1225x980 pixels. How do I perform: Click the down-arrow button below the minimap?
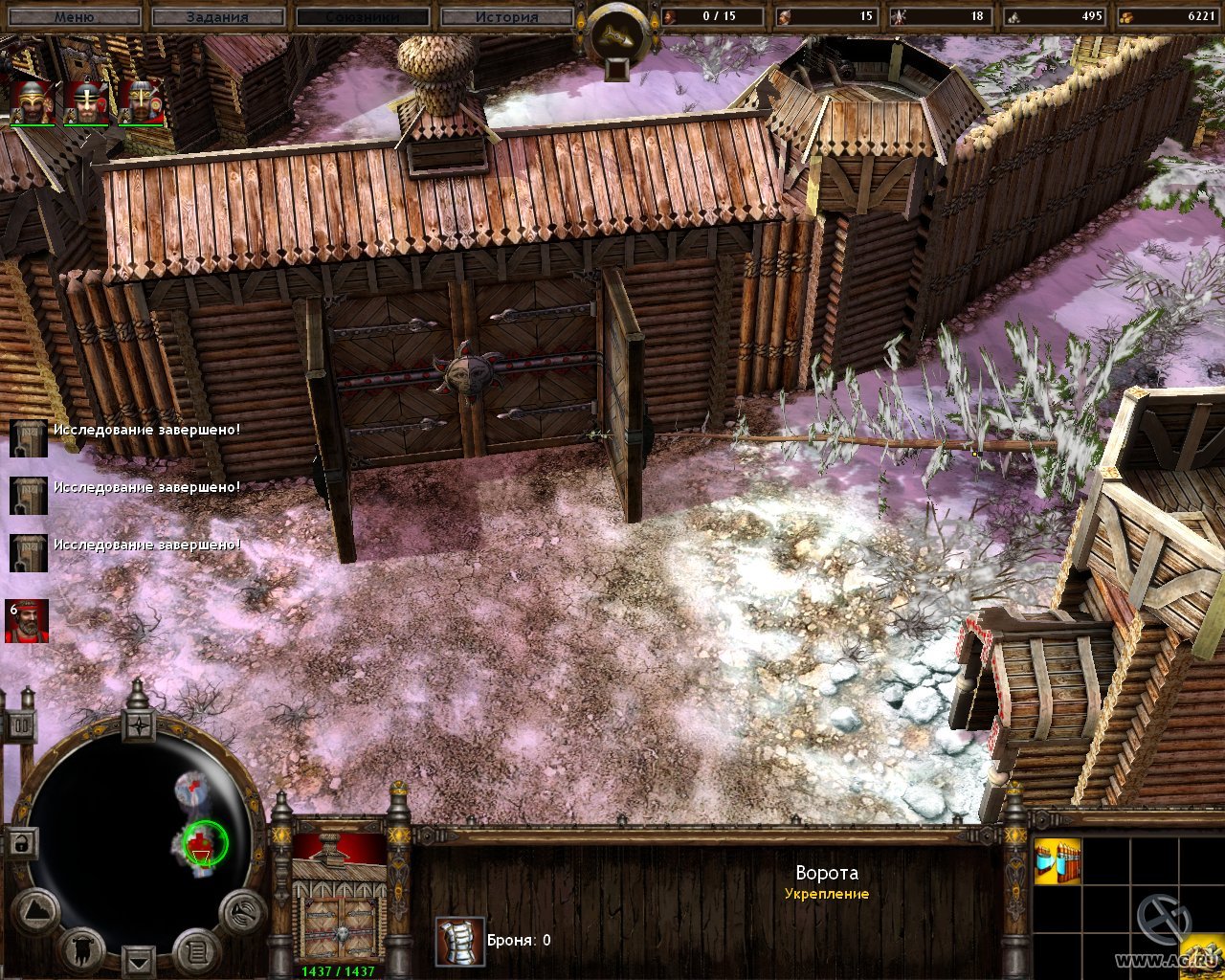tap(139, 960)
